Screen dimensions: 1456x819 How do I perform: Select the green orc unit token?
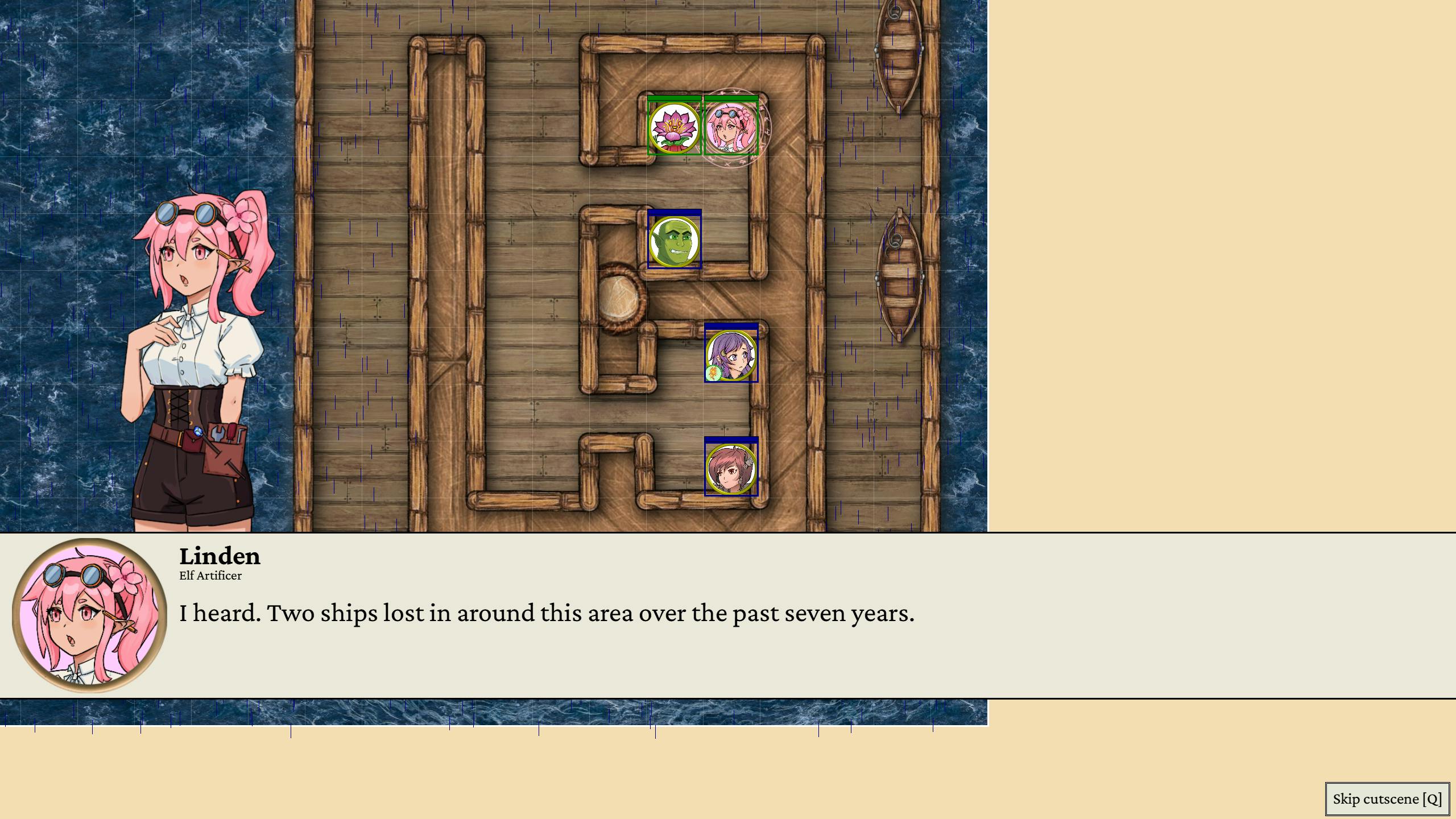[675, 241]
